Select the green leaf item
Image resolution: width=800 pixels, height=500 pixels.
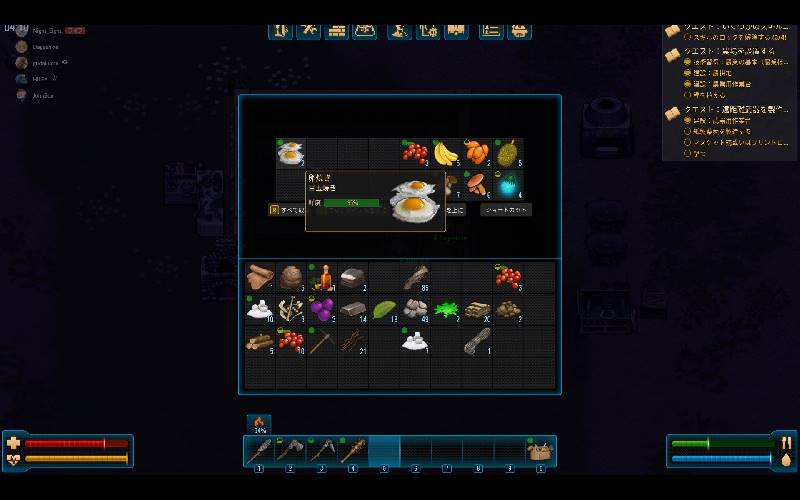pyautogui.click(x=385, y=309)
